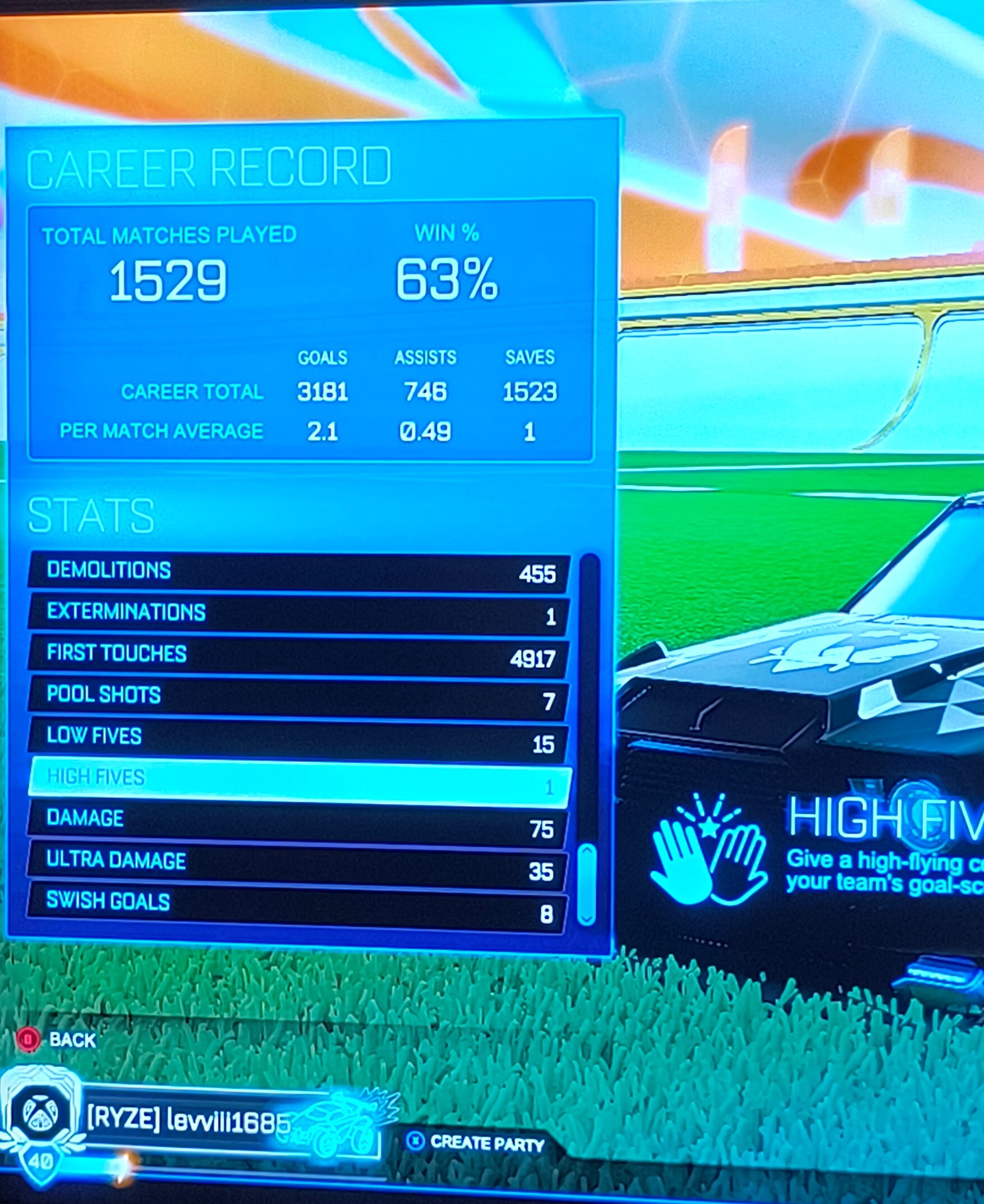
Task: Select the LOW FIVES stat entry
Action: [295, 737]
